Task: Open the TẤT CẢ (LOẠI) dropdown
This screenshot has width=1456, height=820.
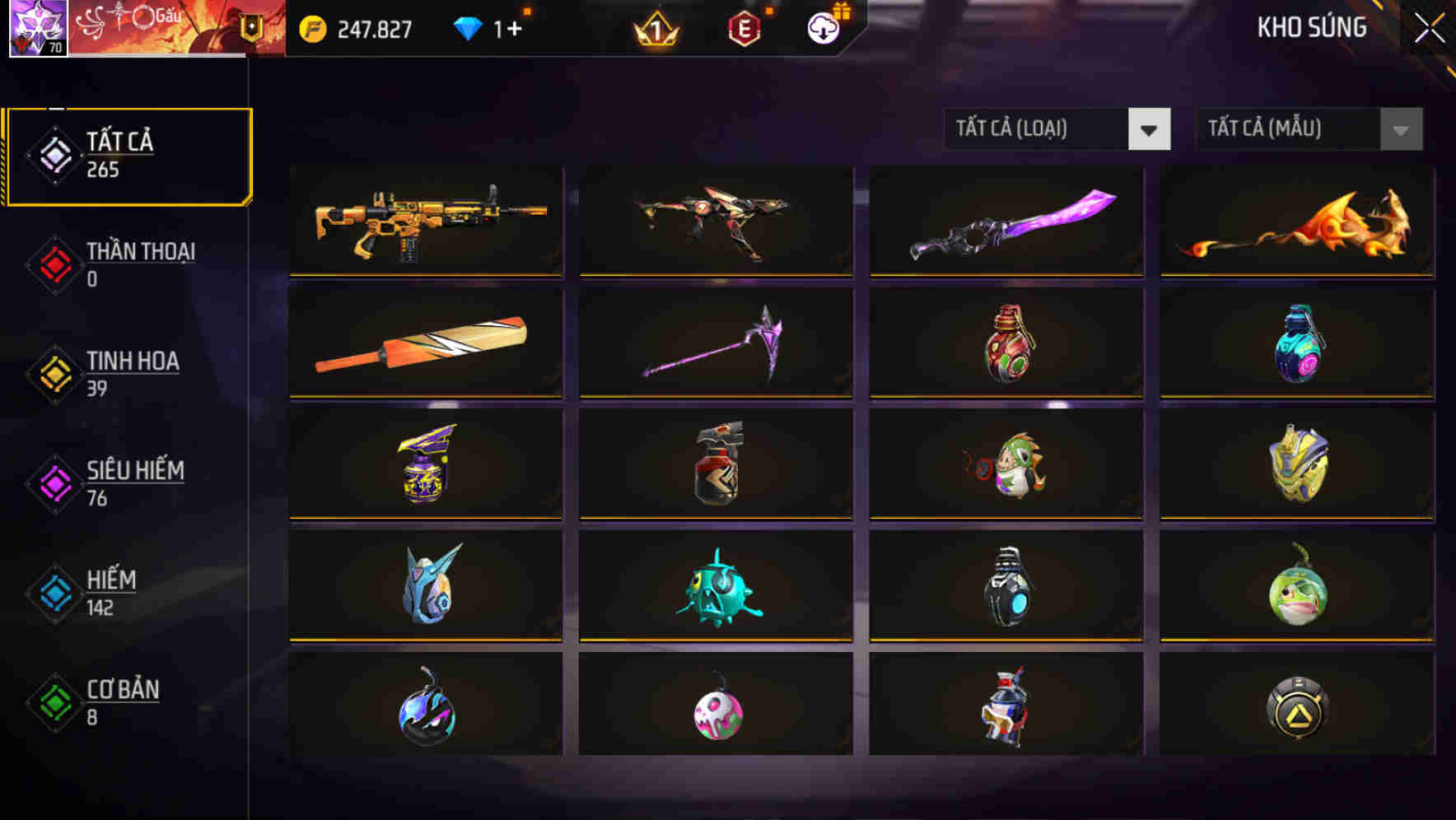Action: tap(1057, 129)
